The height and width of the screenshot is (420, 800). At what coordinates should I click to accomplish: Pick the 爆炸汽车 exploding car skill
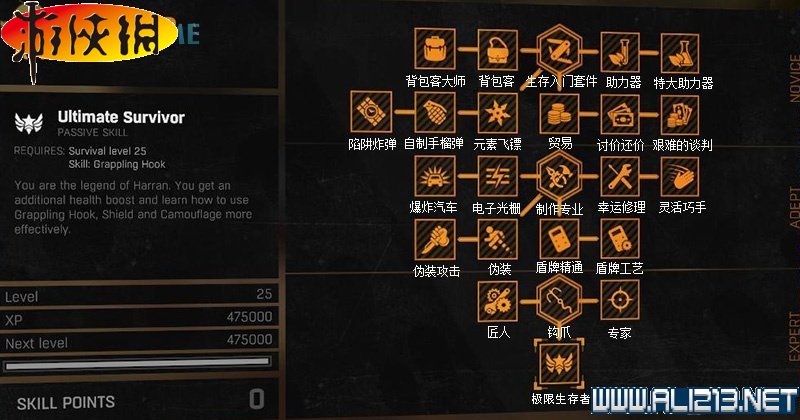(433, 176)
